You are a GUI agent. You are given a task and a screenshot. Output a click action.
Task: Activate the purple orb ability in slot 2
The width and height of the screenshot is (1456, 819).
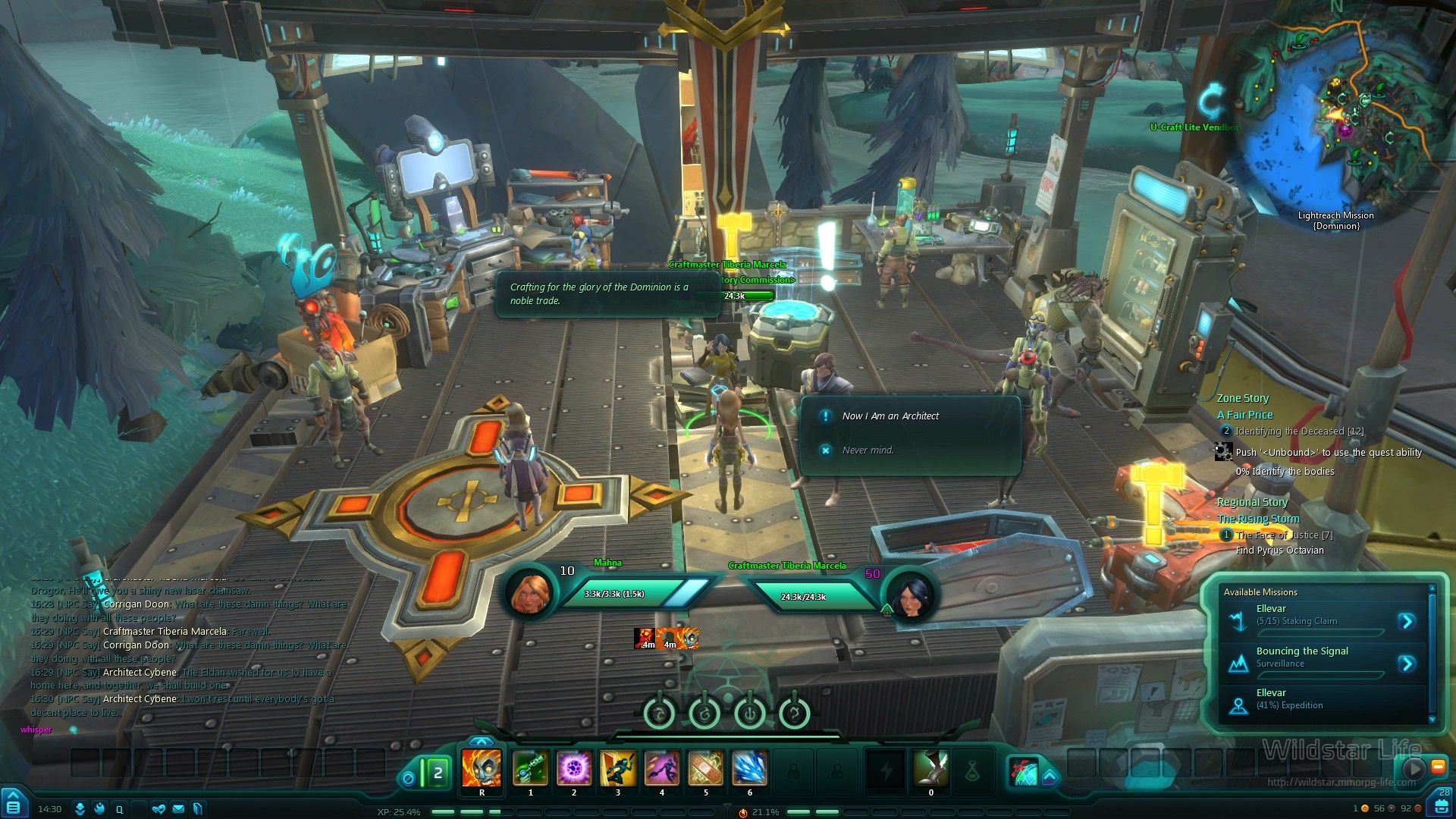tap(574, 768)
